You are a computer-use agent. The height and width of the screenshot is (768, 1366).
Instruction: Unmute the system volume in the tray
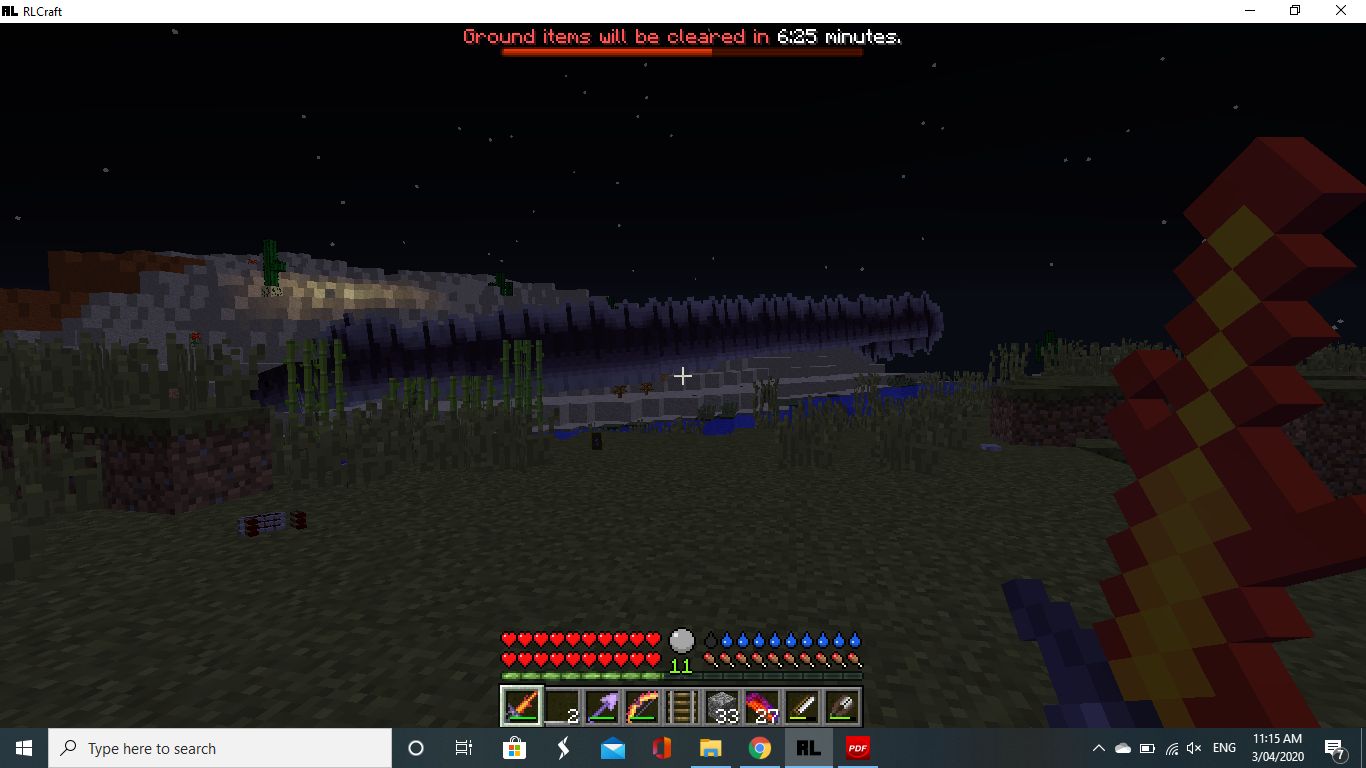(x=1194, y=747)
